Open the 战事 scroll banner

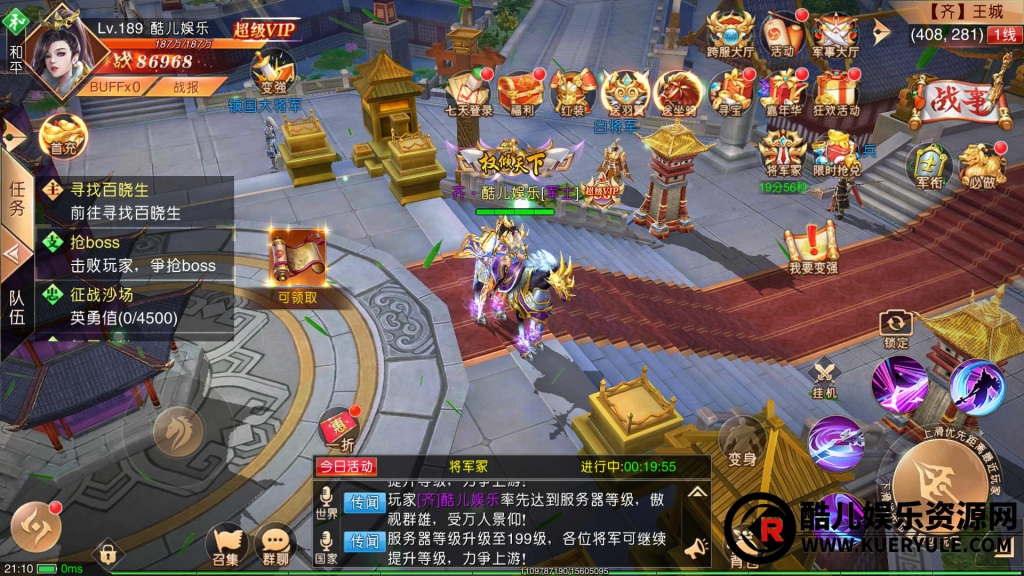point(957,98)
